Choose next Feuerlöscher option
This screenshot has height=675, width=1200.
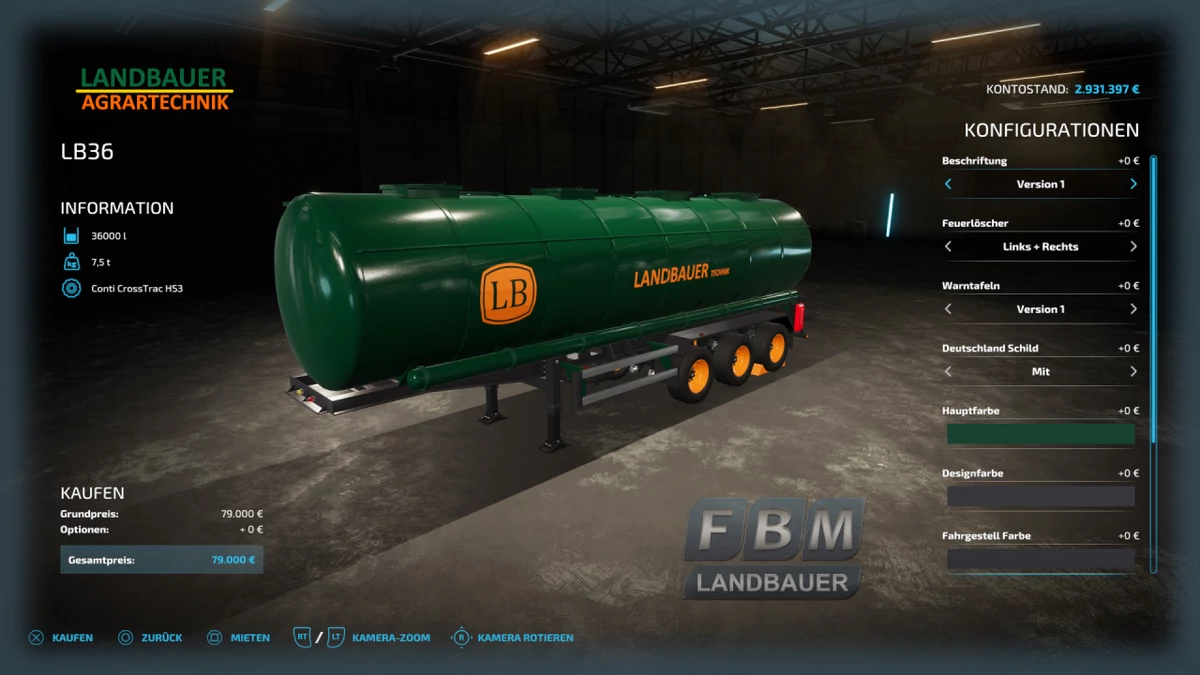[x=1133, y=247]
